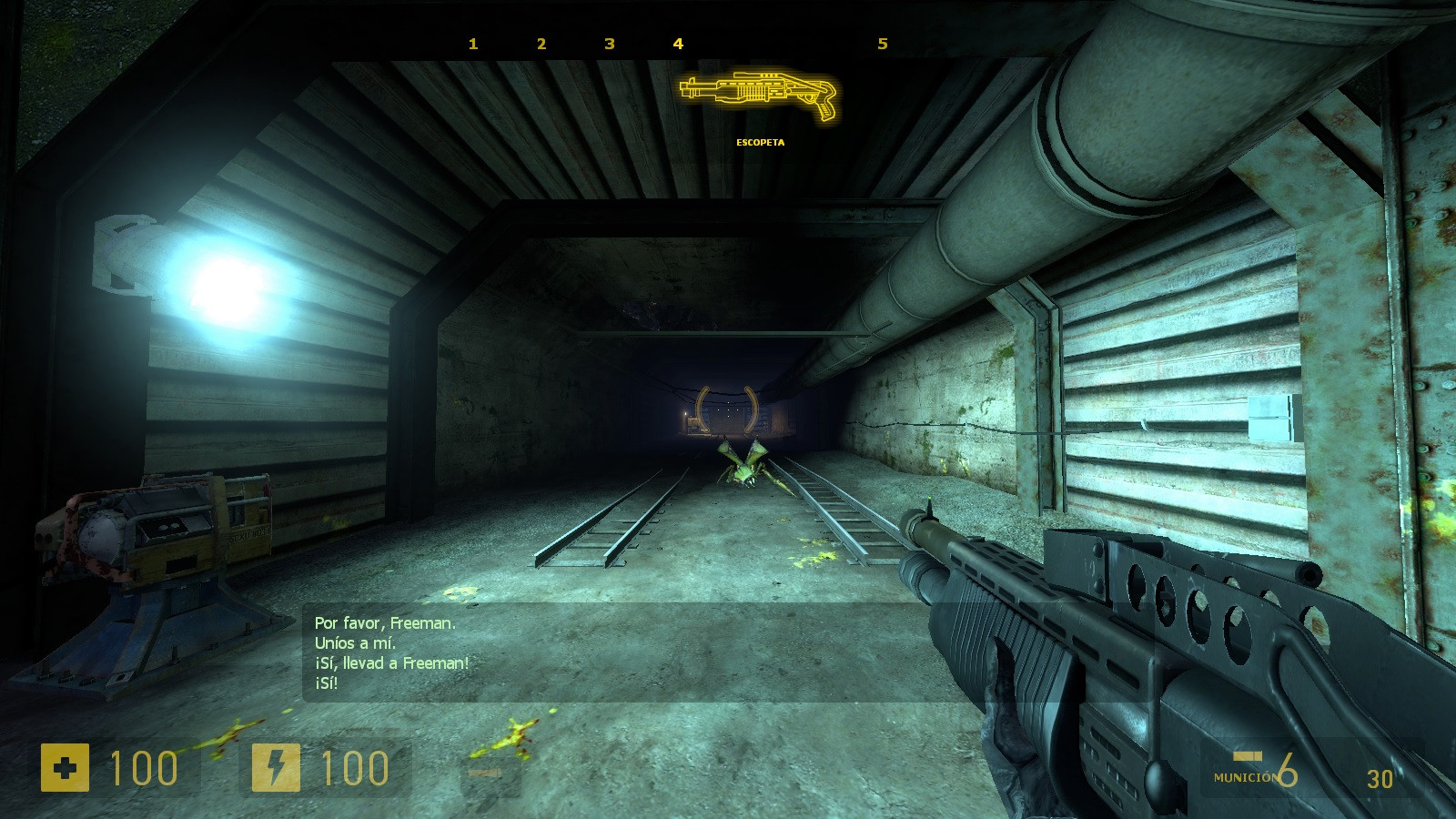This screenshot has height=819, width=1456.
Task: Expand weapon slot 5 in the selection bar
Action: coord(881,43)
